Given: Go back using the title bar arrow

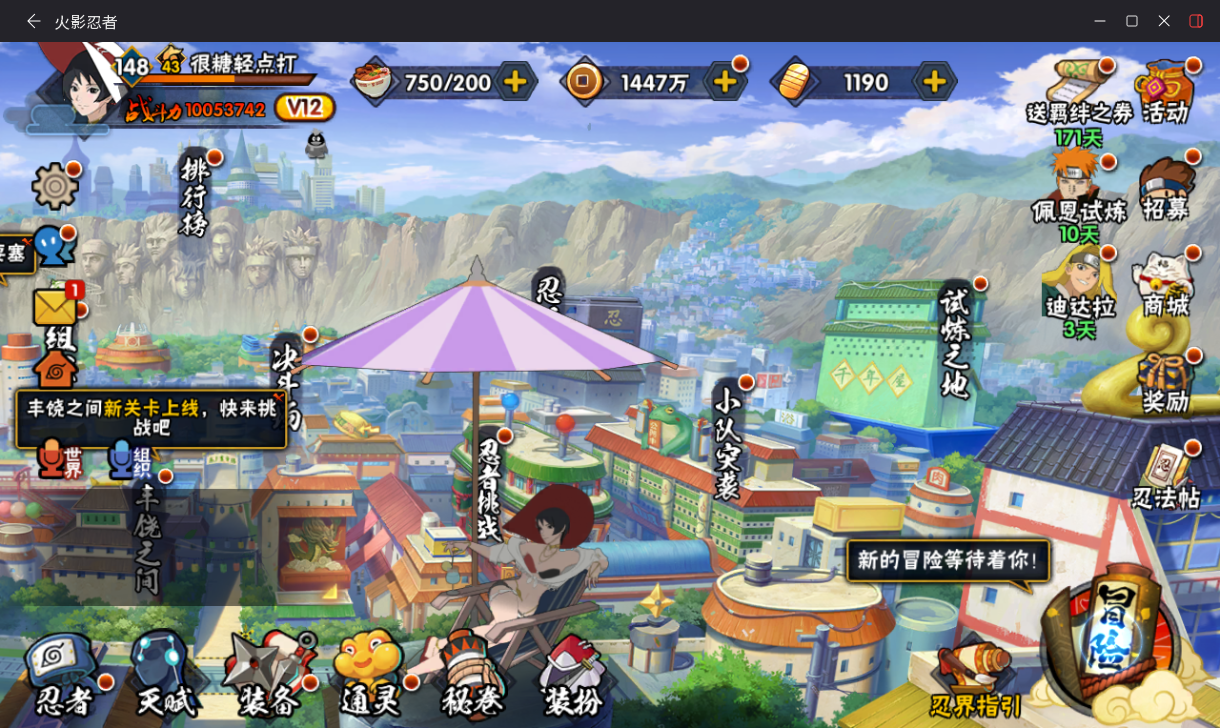Looking at the screenshot, I should (x=34, y=21).
